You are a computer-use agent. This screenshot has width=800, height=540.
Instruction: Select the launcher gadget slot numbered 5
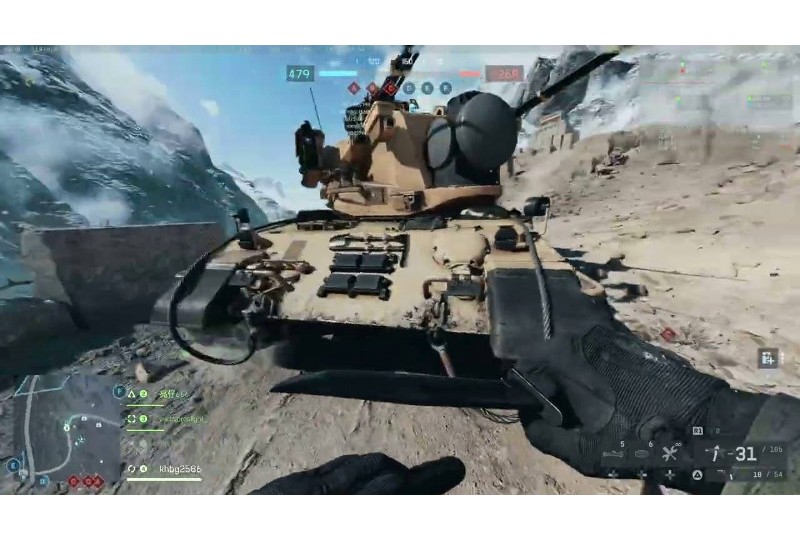(613, 456)
